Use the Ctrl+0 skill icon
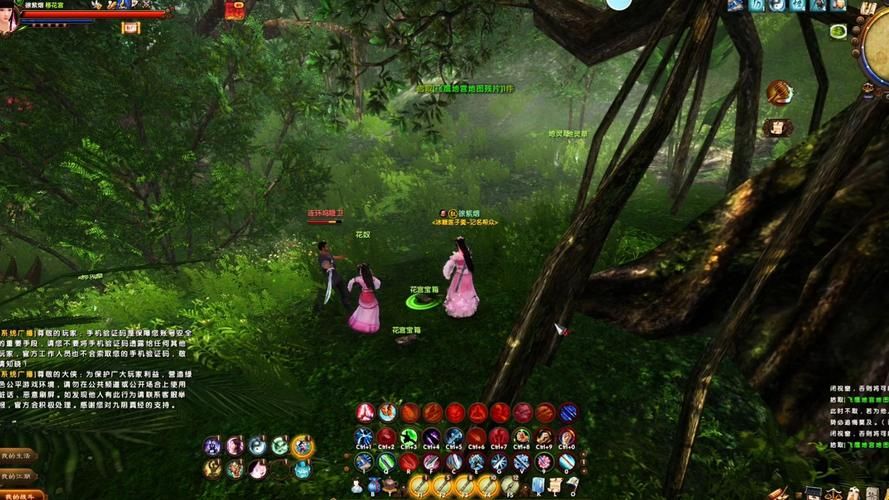Image resolution: width=889 pixels, height=500 pixels. coord(567,437)
